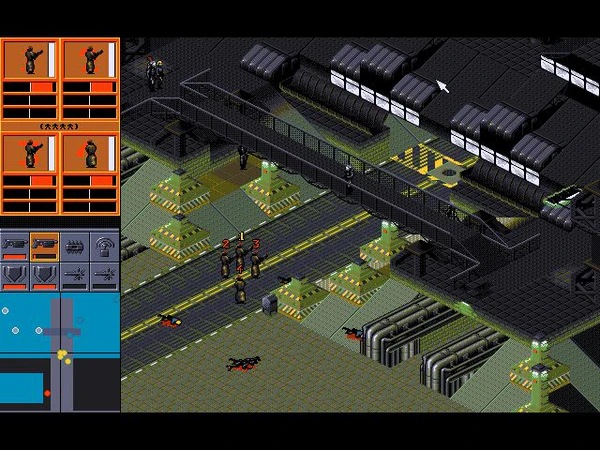Viewport: 600px width, 450px height.
Task: Equip the ribbed weapon beside the scanner
Action: click(x=75, y=243)
